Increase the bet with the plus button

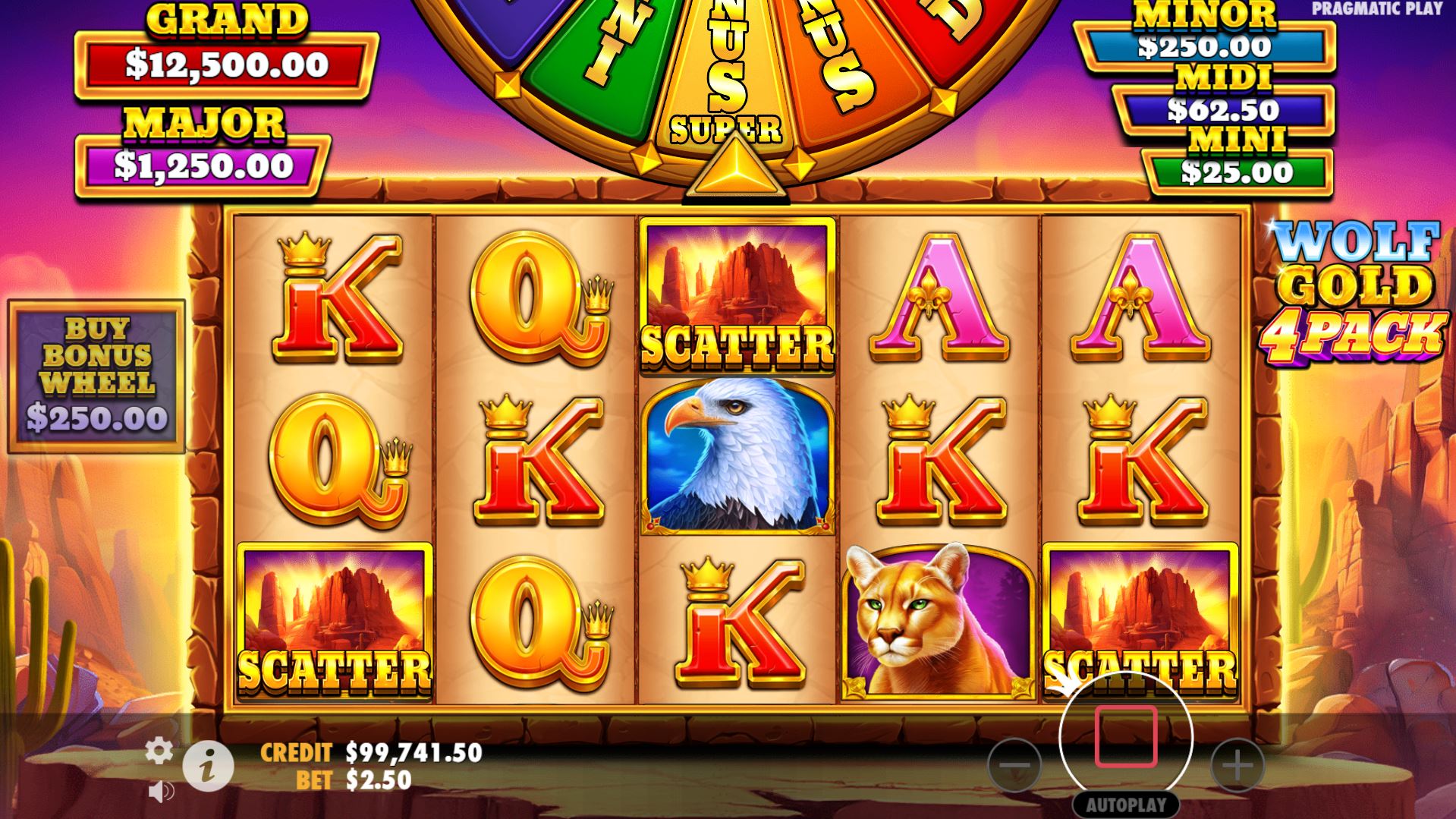[1237, 764]
